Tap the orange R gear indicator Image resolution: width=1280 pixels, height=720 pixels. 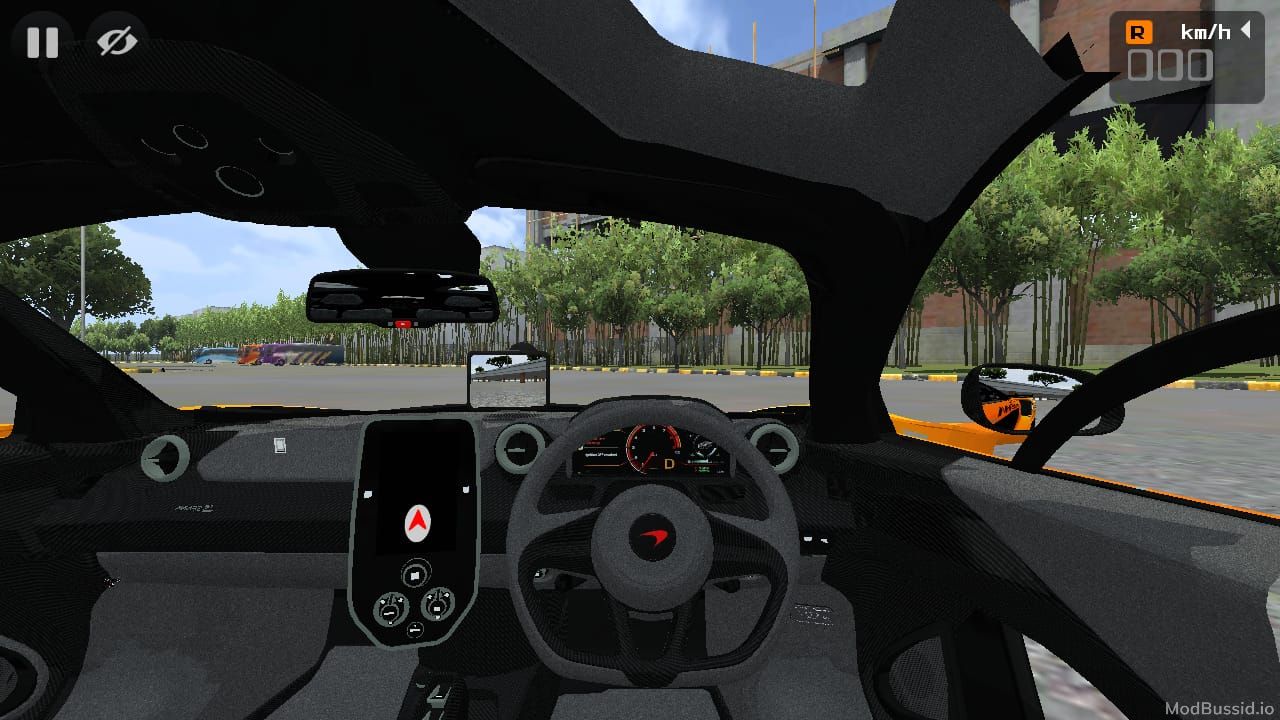click(1138, 31)
